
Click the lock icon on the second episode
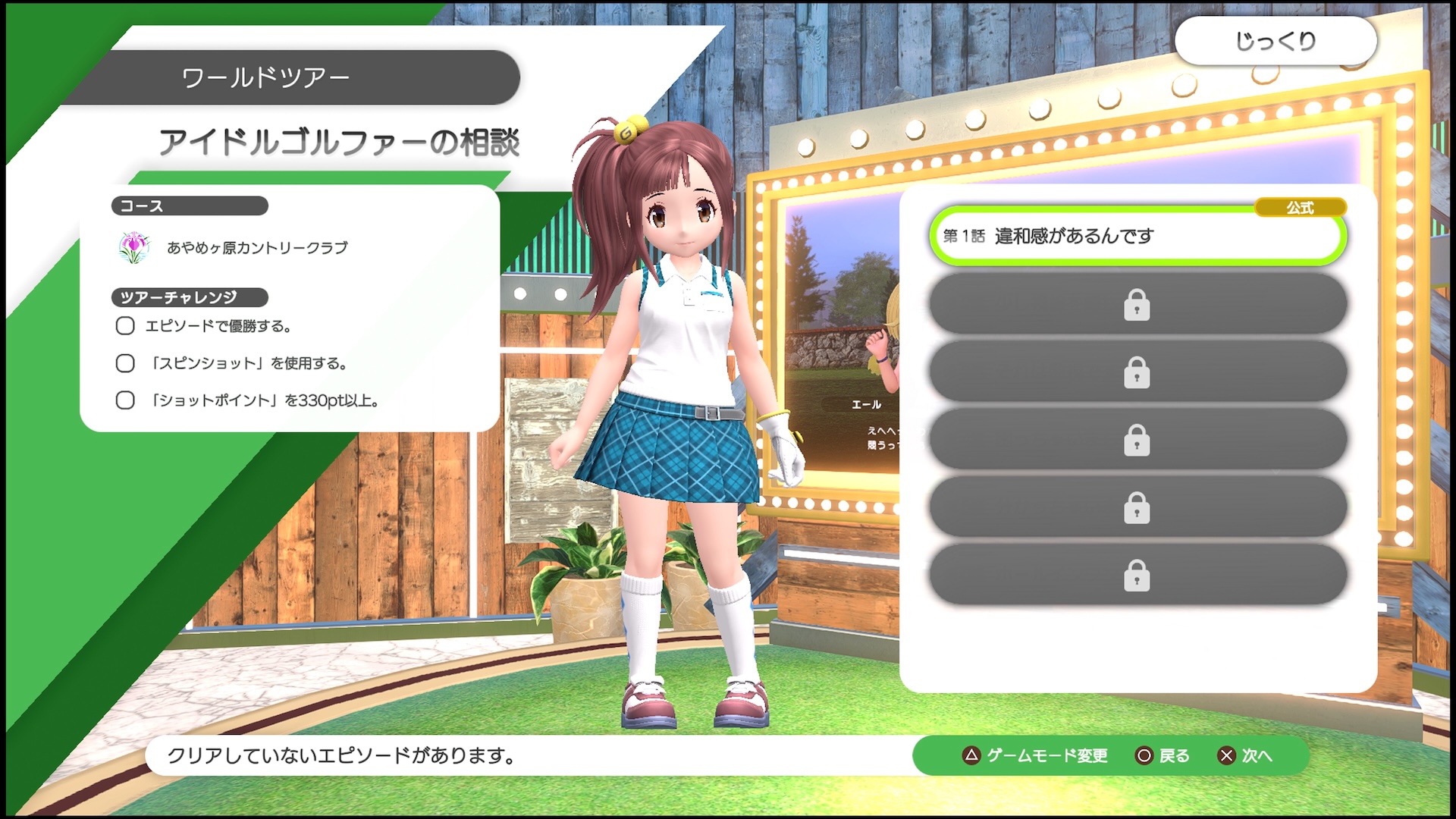pyautogui.click(x=1136, y=304)
